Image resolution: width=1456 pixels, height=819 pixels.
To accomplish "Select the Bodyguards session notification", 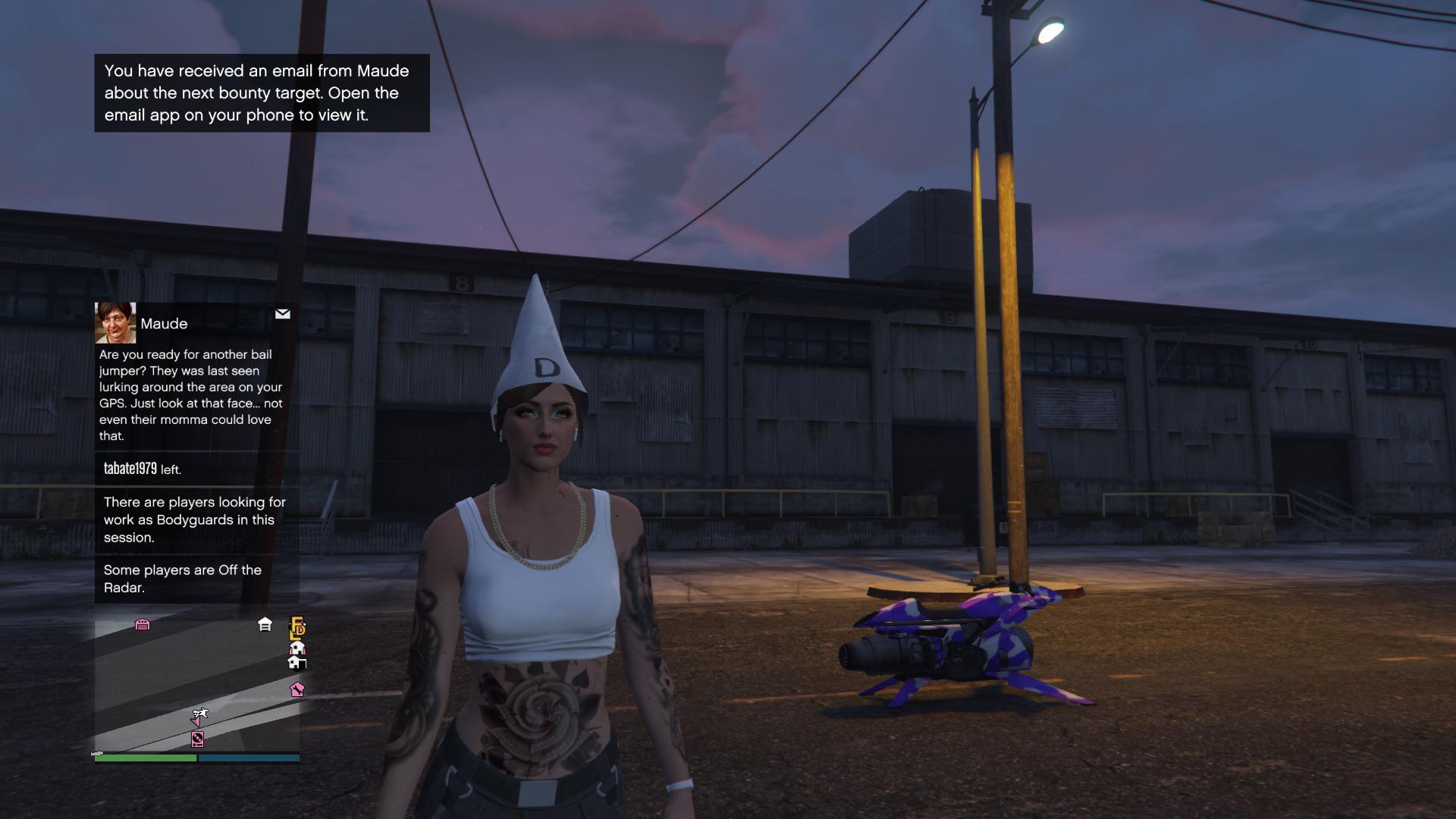I will (195, 519).
